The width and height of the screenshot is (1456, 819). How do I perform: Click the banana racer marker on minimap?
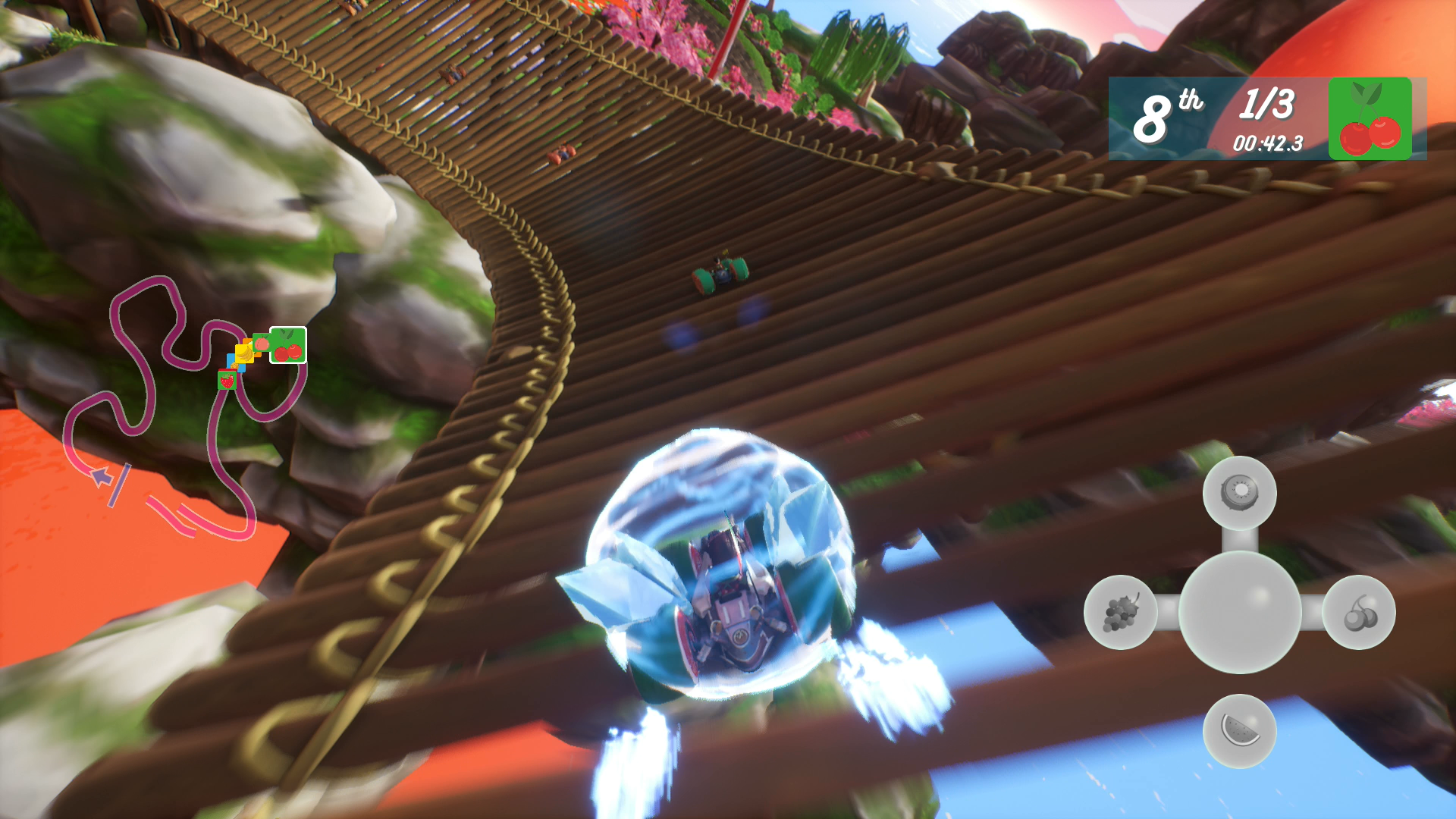click(245, 353)
